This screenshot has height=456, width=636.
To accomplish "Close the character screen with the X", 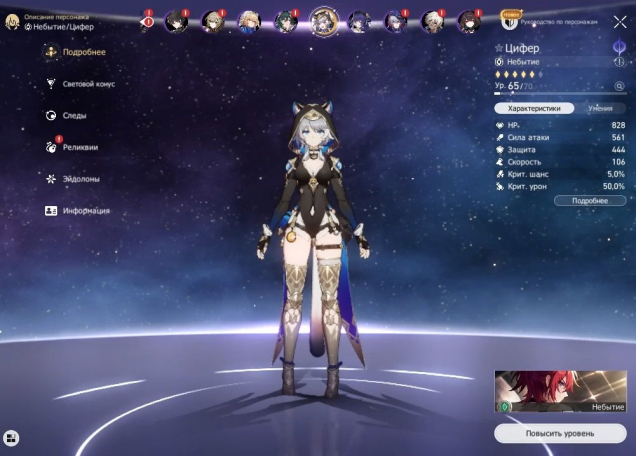I will tap(620, 20).
